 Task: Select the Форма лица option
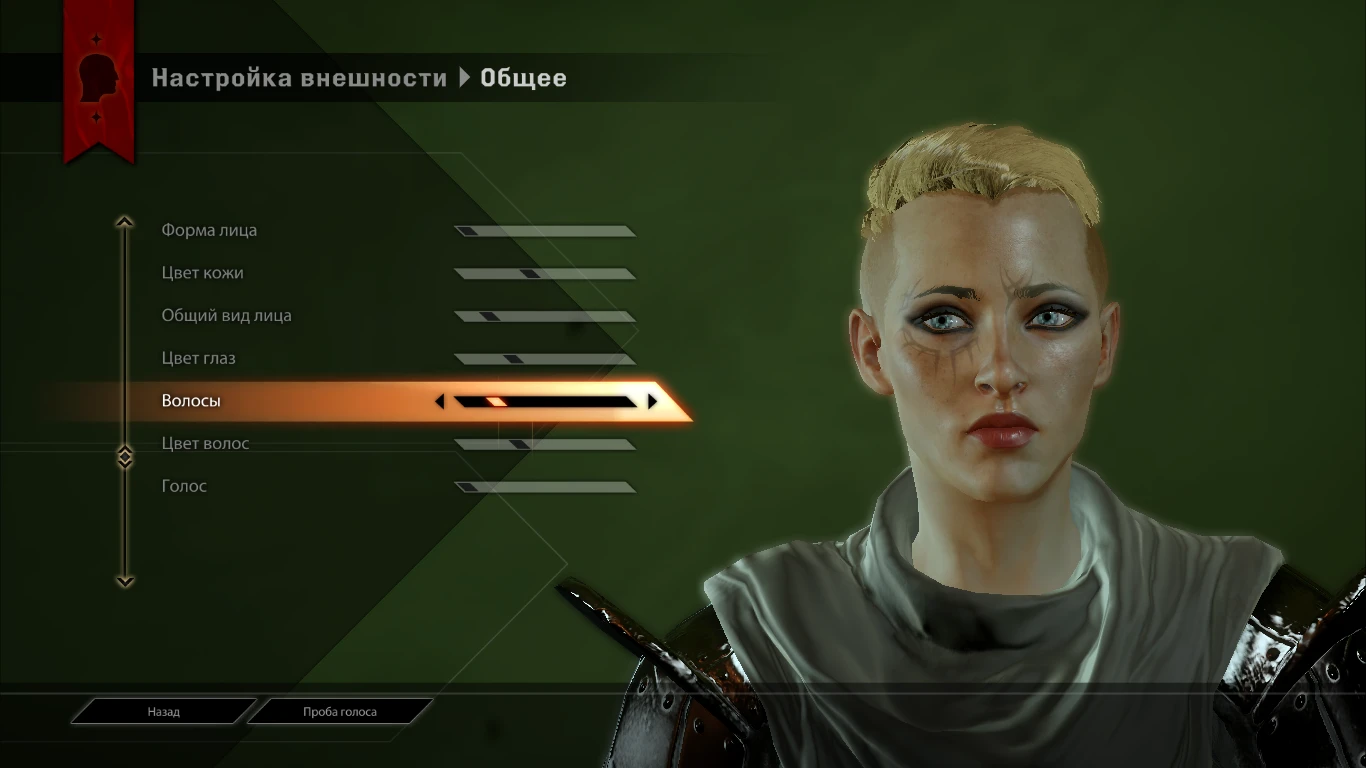(209, 230)
